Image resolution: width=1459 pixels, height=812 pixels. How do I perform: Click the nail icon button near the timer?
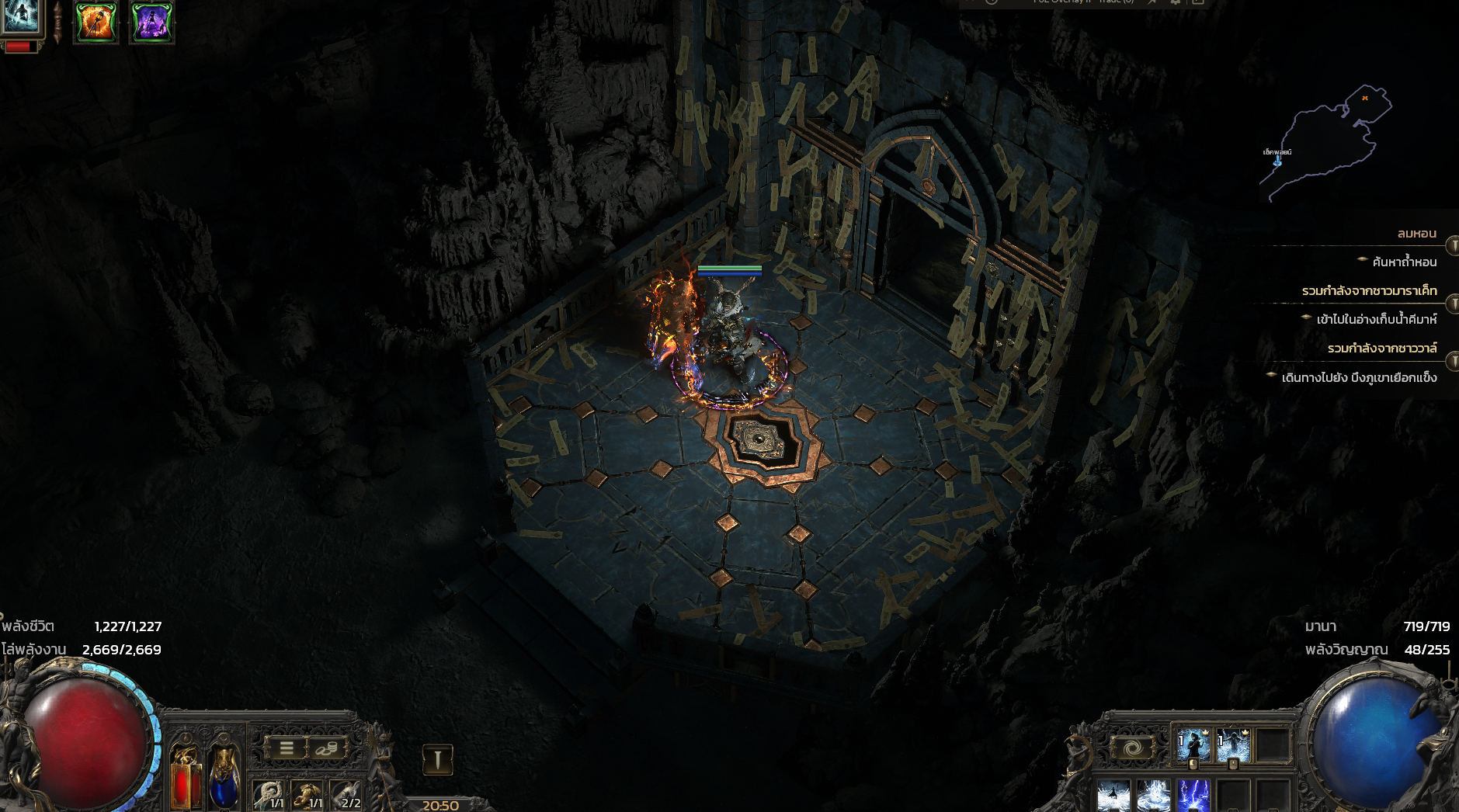(437, 759)
